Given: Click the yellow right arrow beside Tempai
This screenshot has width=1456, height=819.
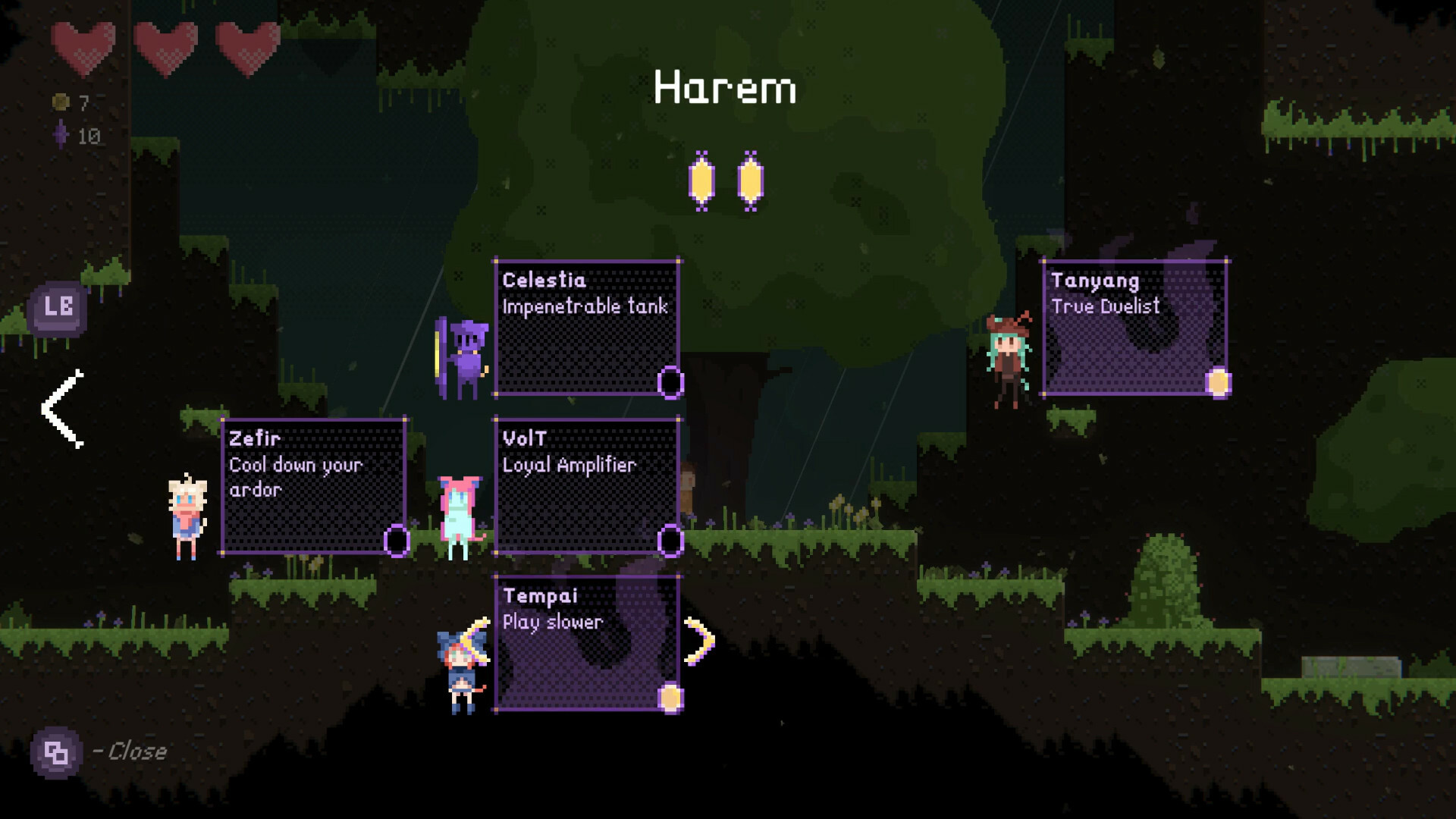Looking at the screenshot, I should [x=699, y=642].
